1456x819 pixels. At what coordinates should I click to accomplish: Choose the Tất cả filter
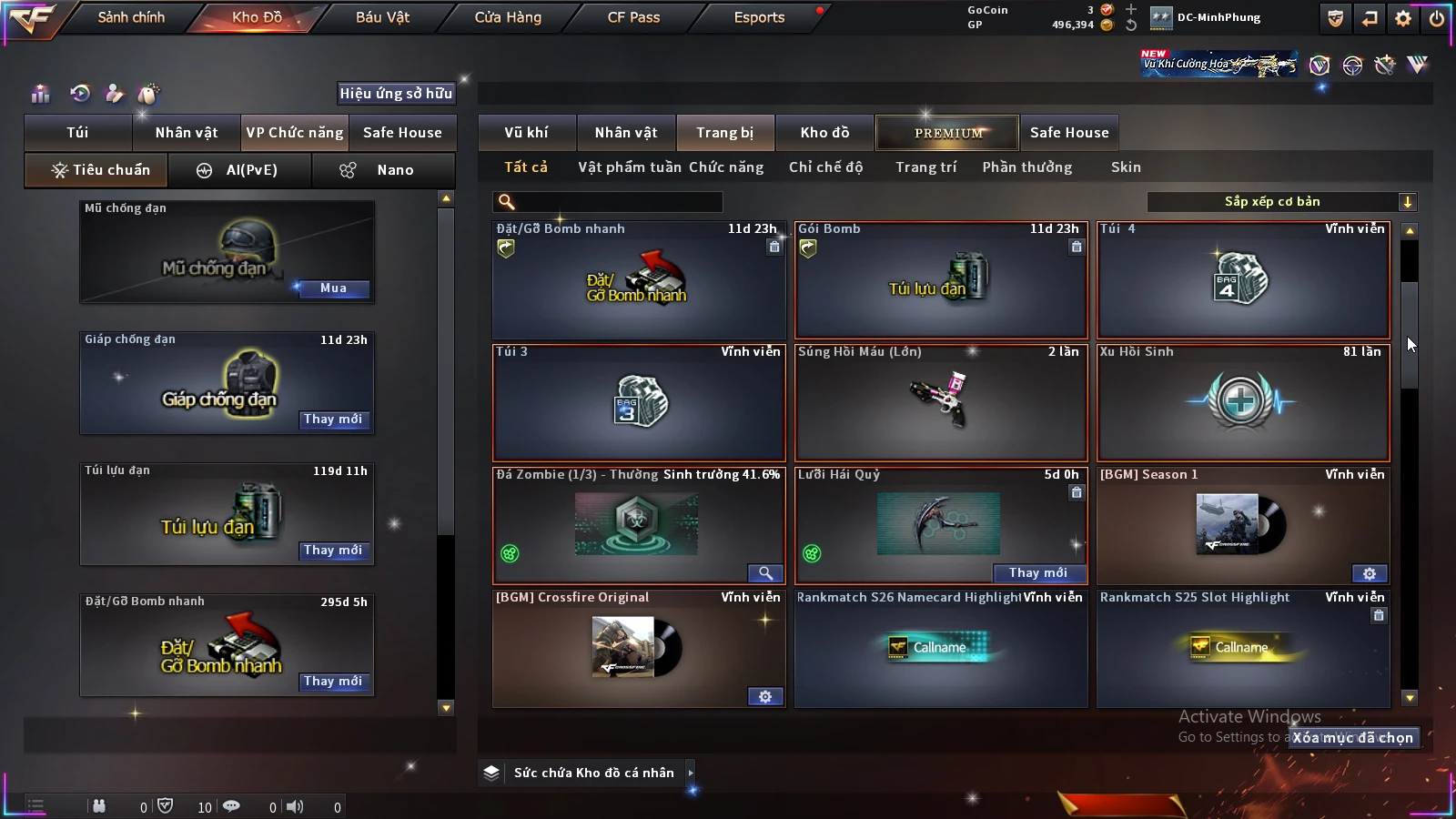point(526,167)
